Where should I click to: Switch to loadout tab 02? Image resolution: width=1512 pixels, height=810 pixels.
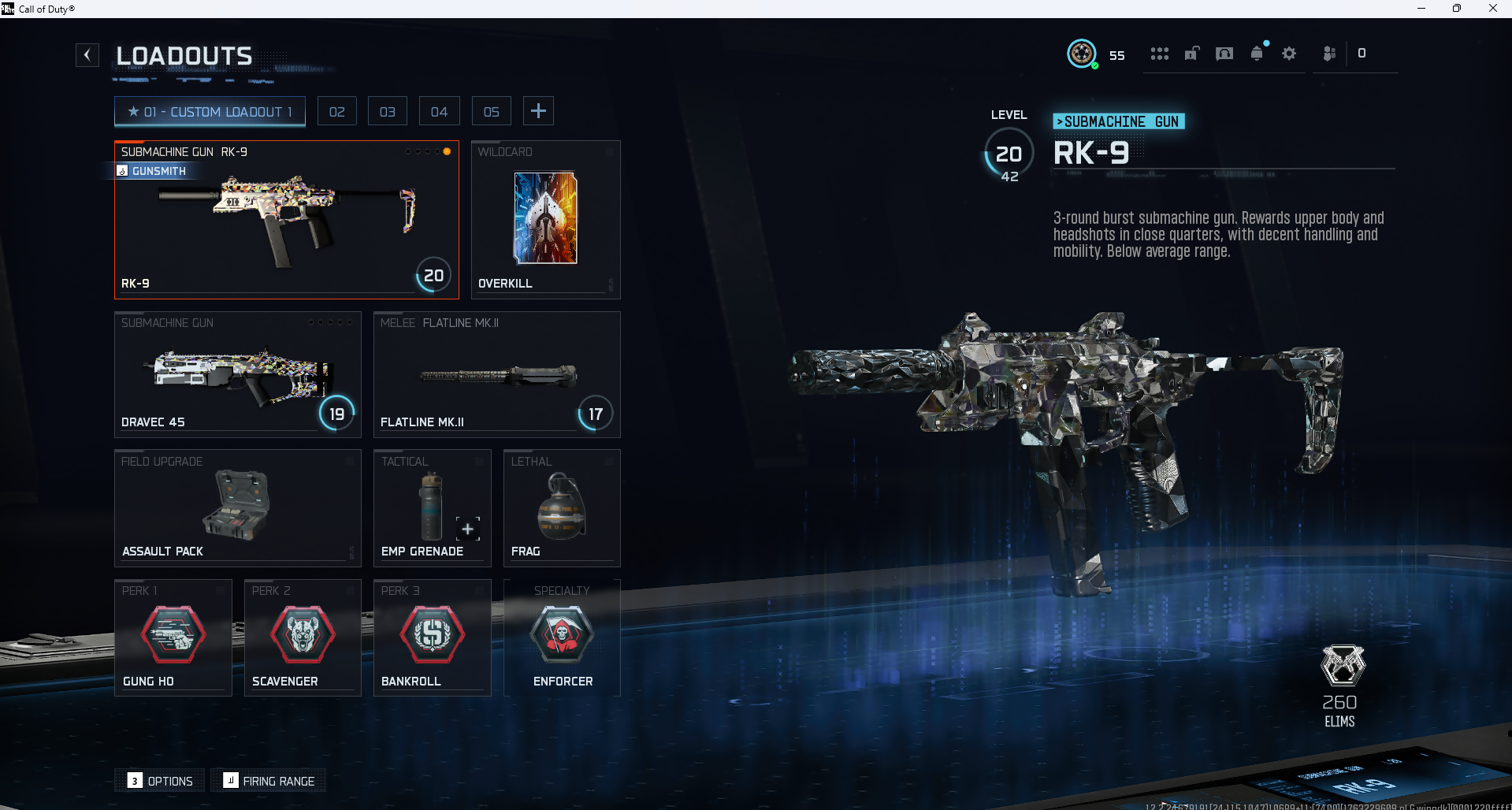point(337,112)
